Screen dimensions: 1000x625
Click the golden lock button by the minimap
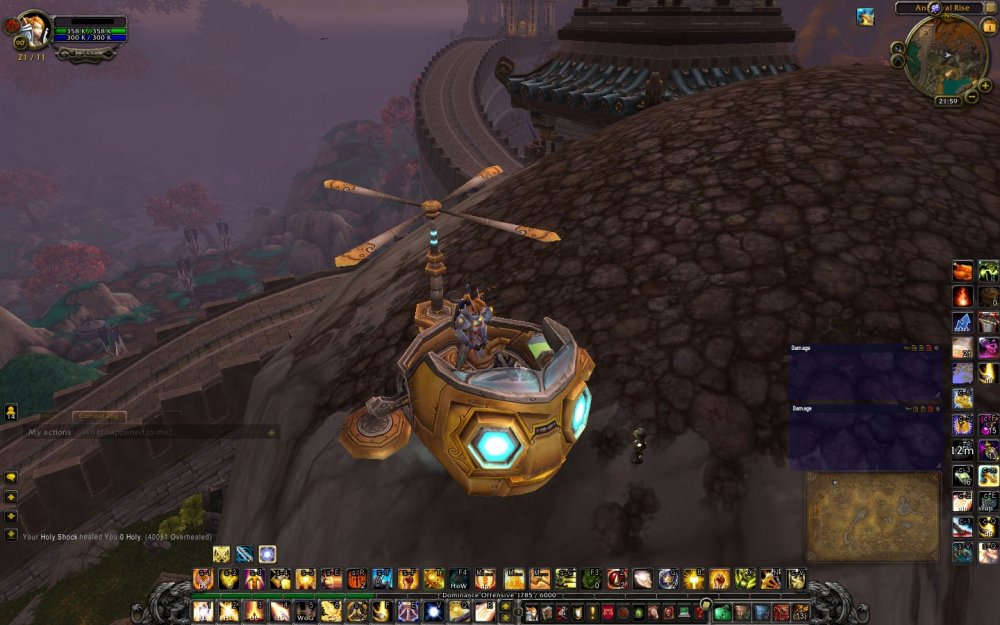(989, 25)
